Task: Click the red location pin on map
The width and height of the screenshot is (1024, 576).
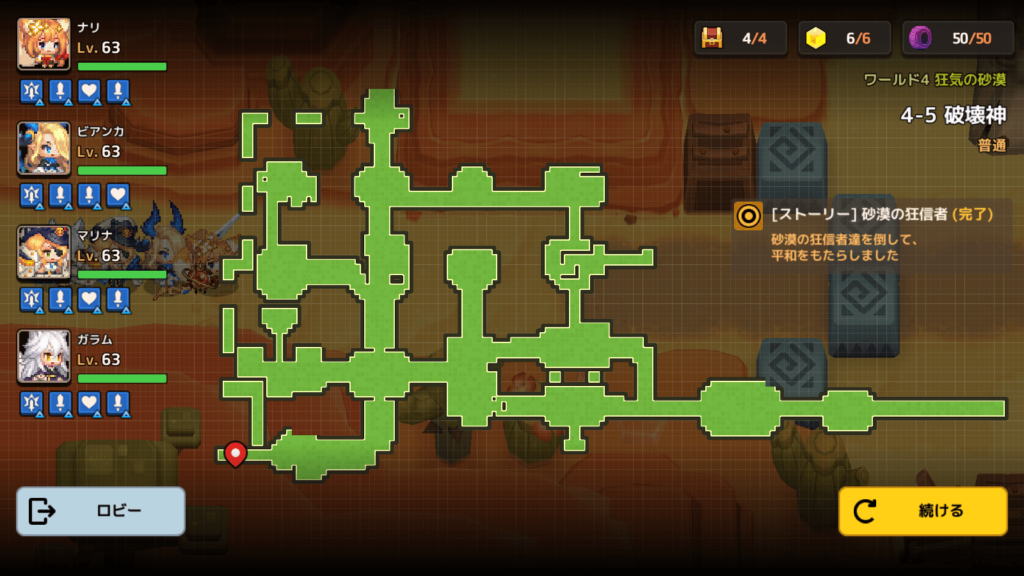Action: pos(235,453)
